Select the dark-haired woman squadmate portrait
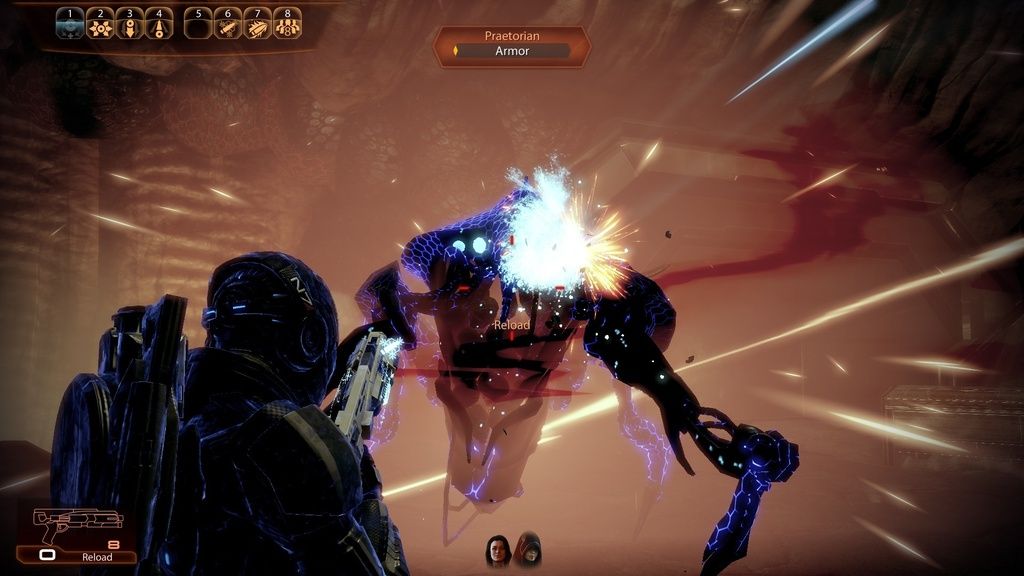The width and height of the screenshot is (1024, 576). click(x=498, y=551)
